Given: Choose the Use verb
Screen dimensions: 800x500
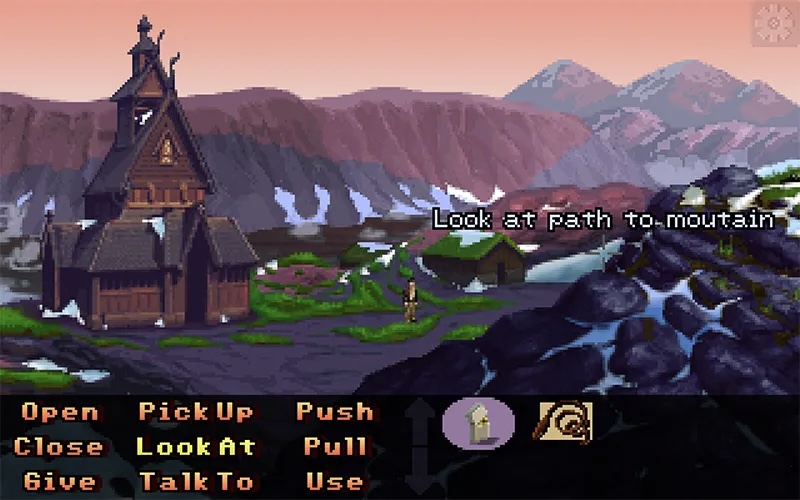Looking at the screenshot, I should pos(334,482).
